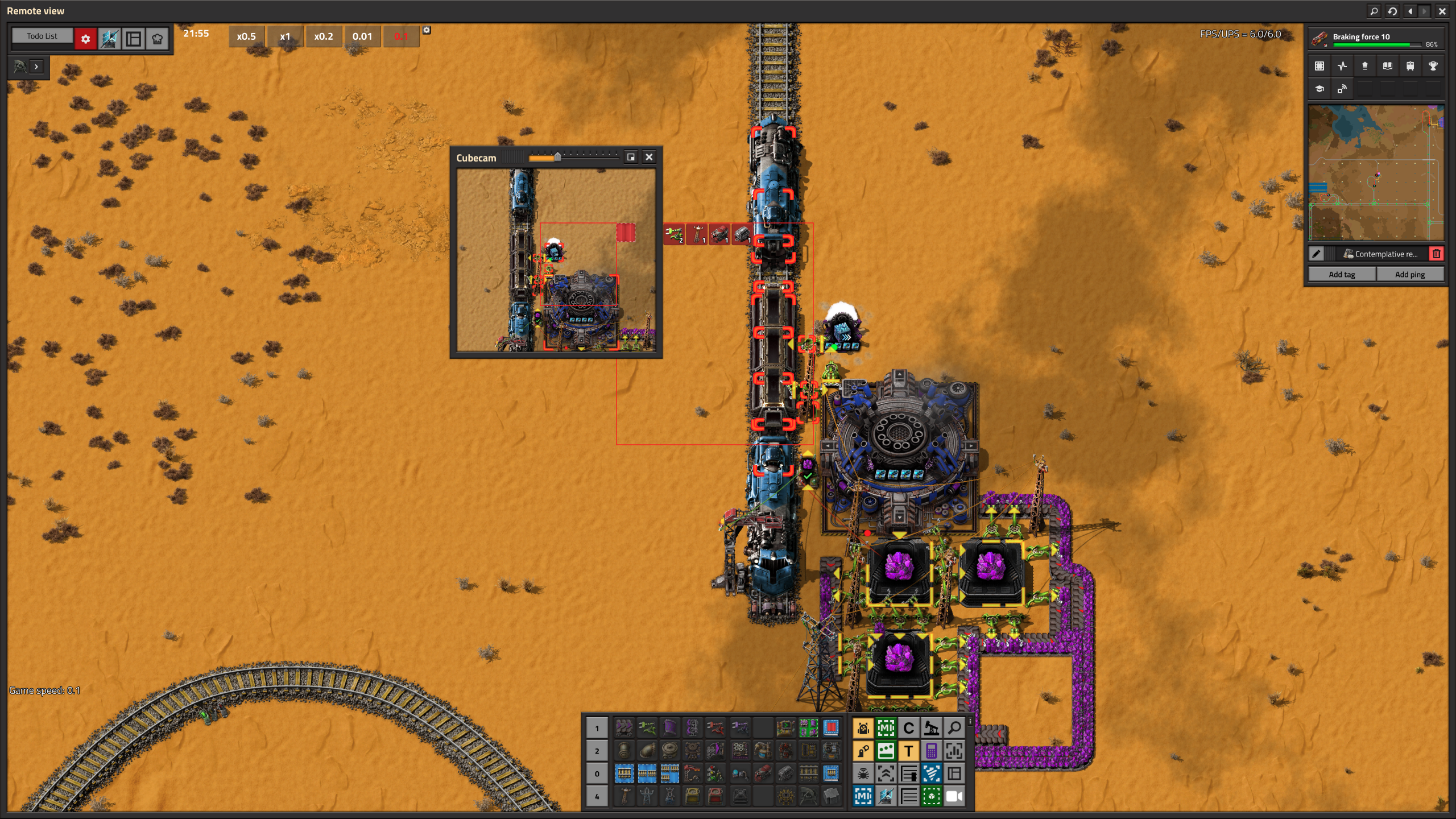Toggle the yellow robot-follower shortcut

click(863, 729)
